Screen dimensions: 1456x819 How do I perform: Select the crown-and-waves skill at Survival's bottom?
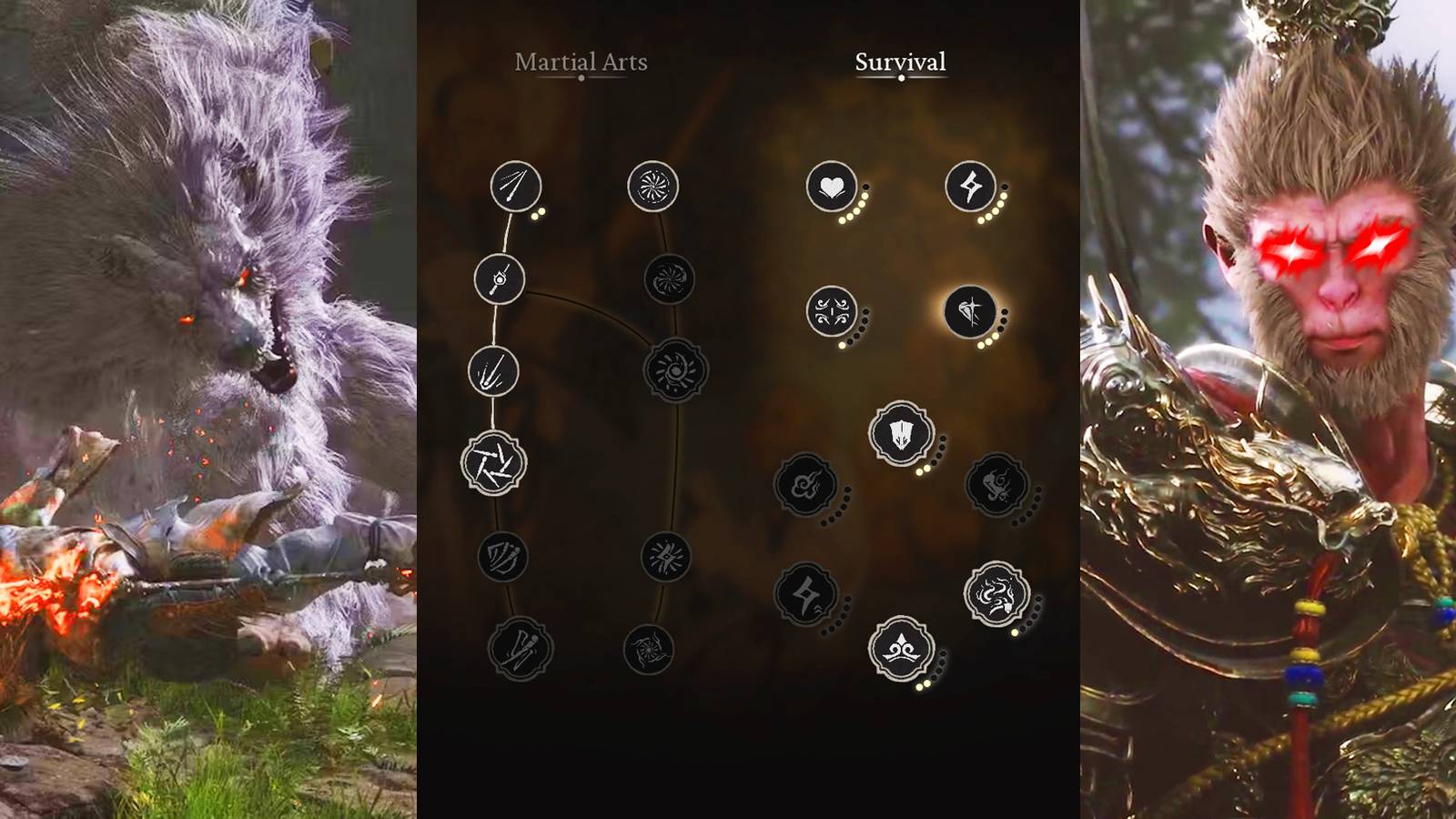tap(900, 648)
